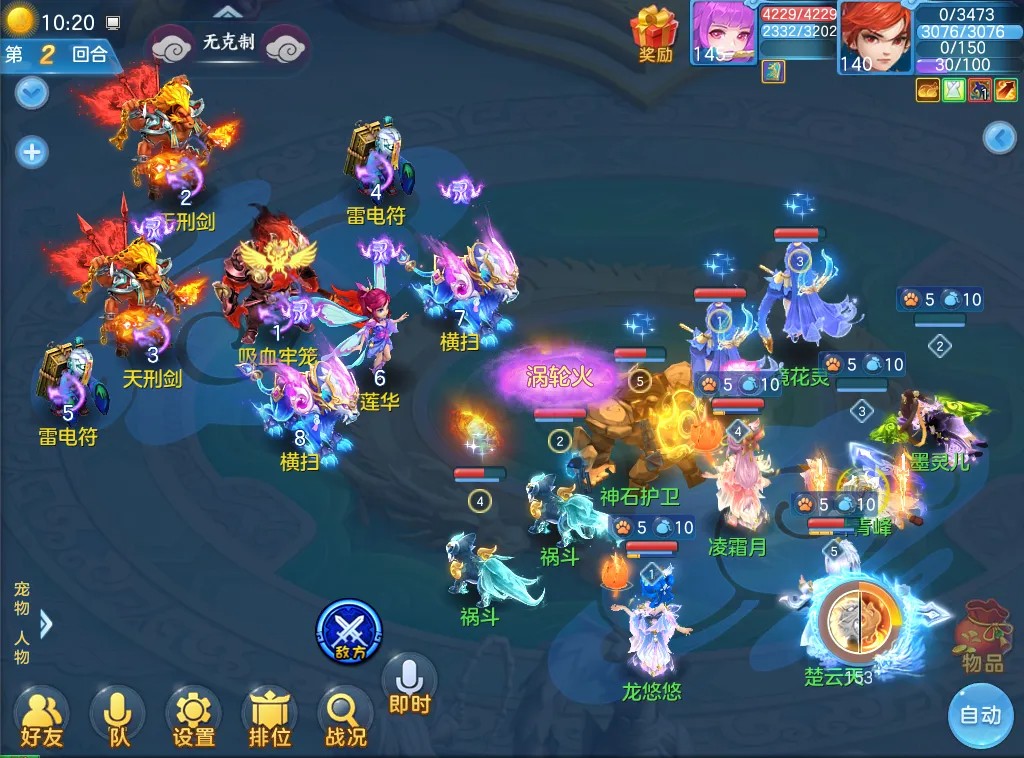Tap the 队 team voice microphone

118,715
